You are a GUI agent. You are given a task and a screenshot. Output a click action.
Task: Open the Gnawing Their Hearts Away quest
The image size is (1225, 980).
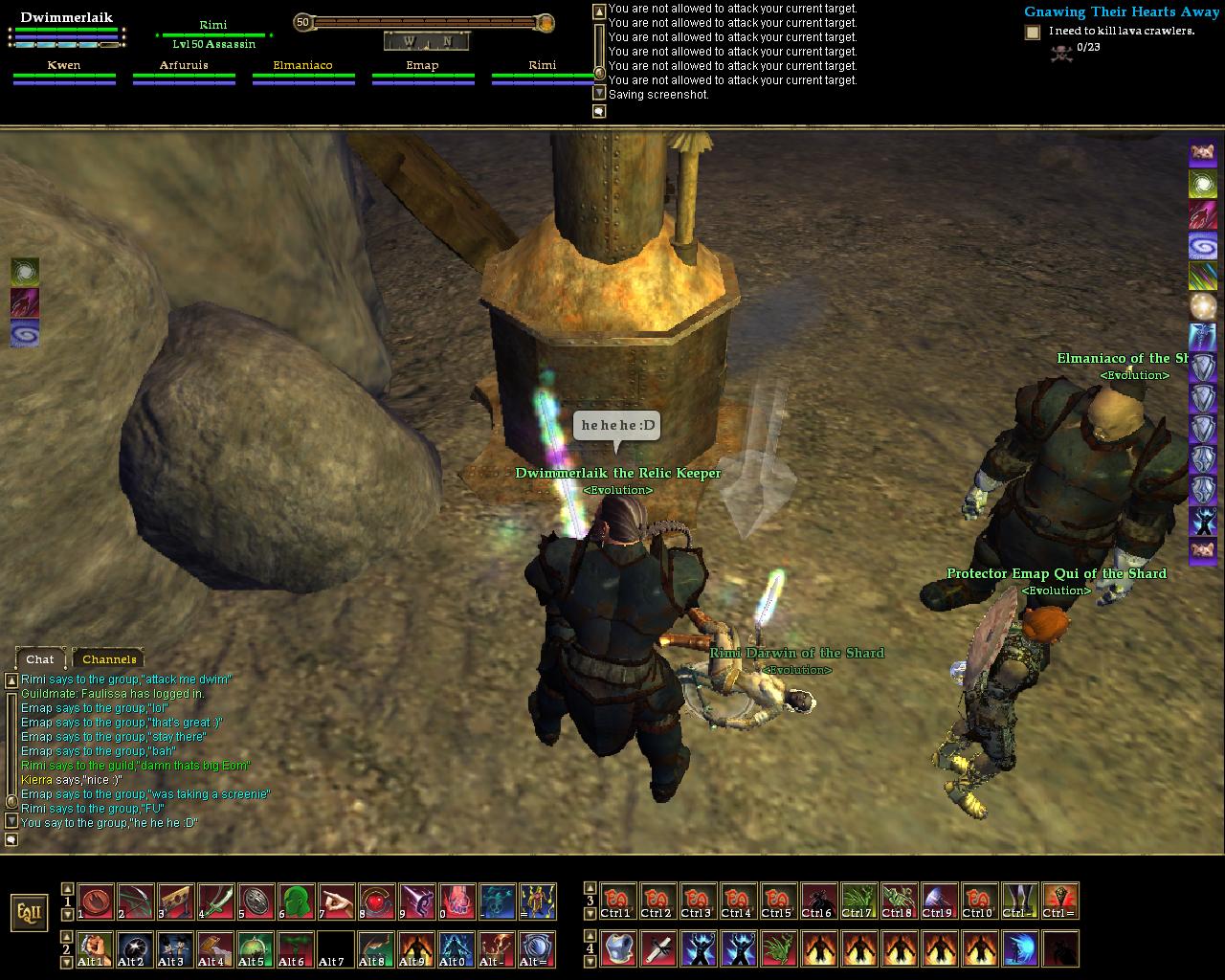(1121, 12)
